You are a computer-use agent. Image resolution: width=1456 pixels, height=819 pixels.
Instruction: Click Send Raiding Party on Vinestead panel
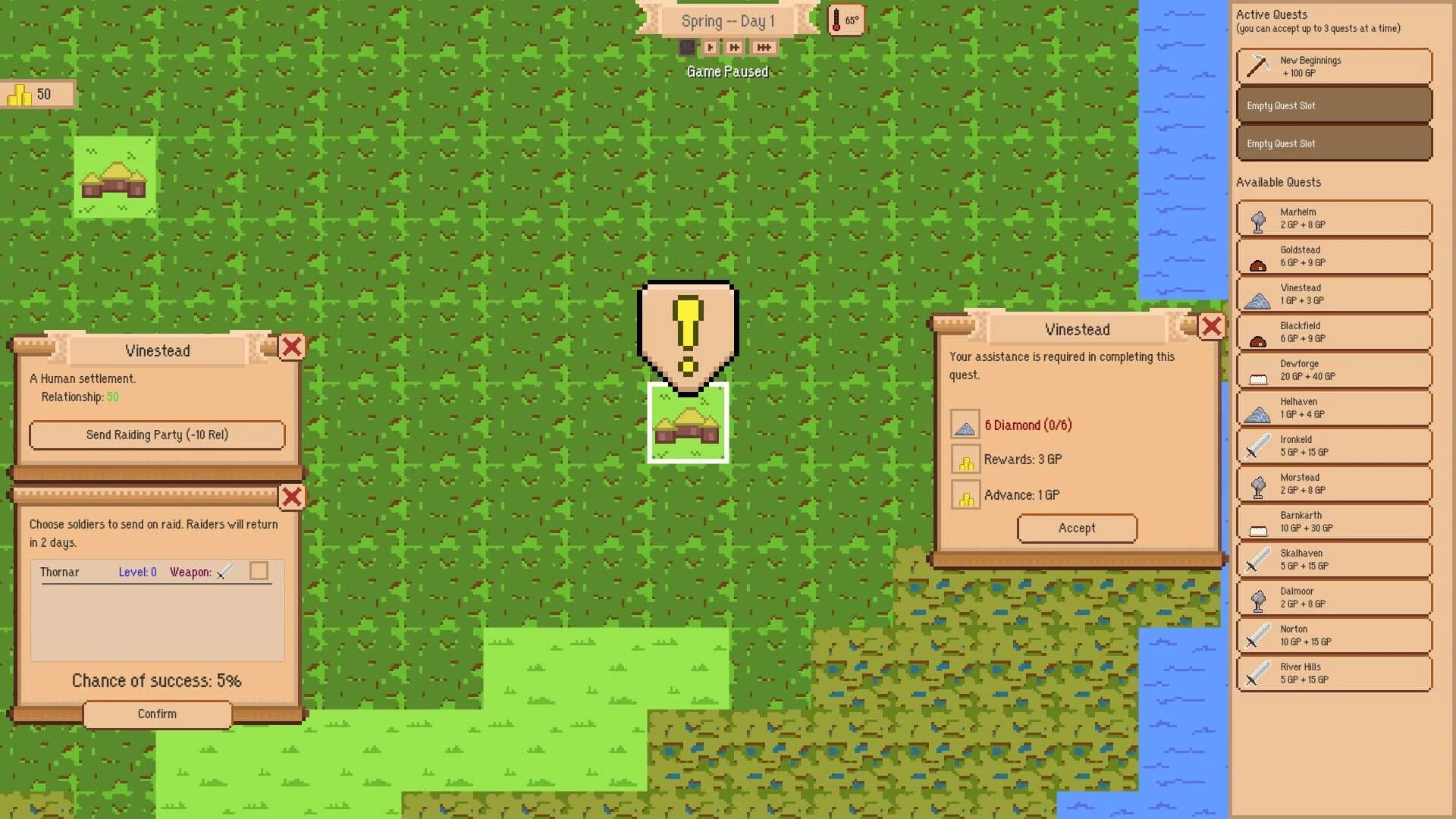tap(157, 435)
